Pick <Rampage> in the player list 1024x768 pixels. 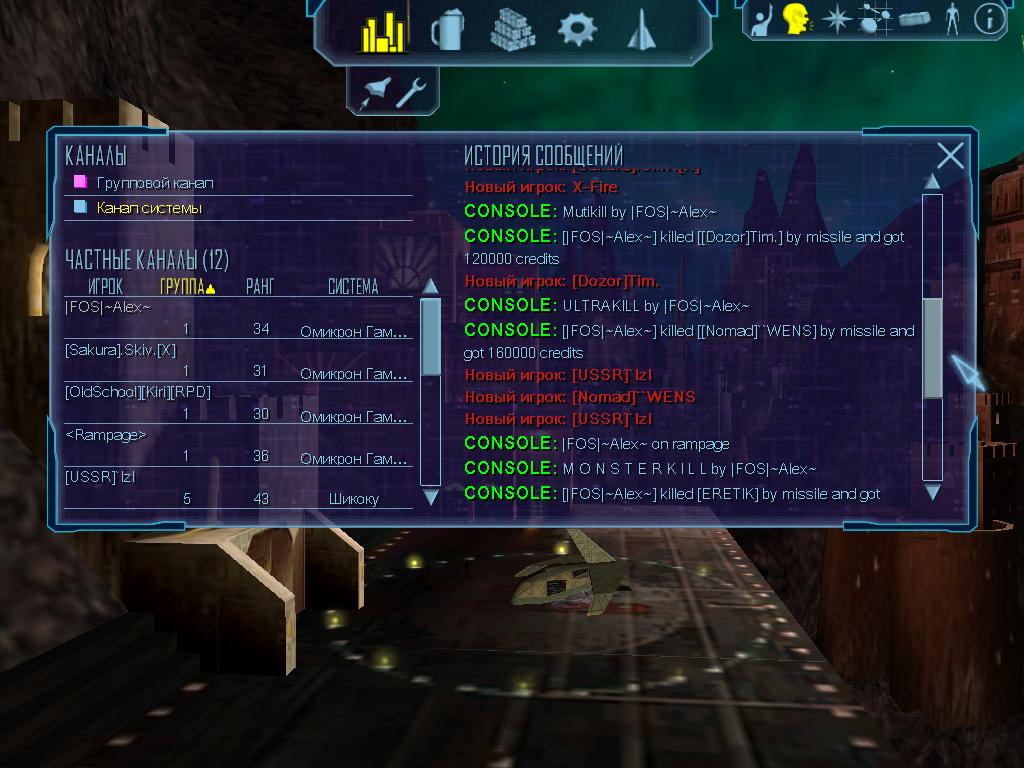[x=106, y=434]
